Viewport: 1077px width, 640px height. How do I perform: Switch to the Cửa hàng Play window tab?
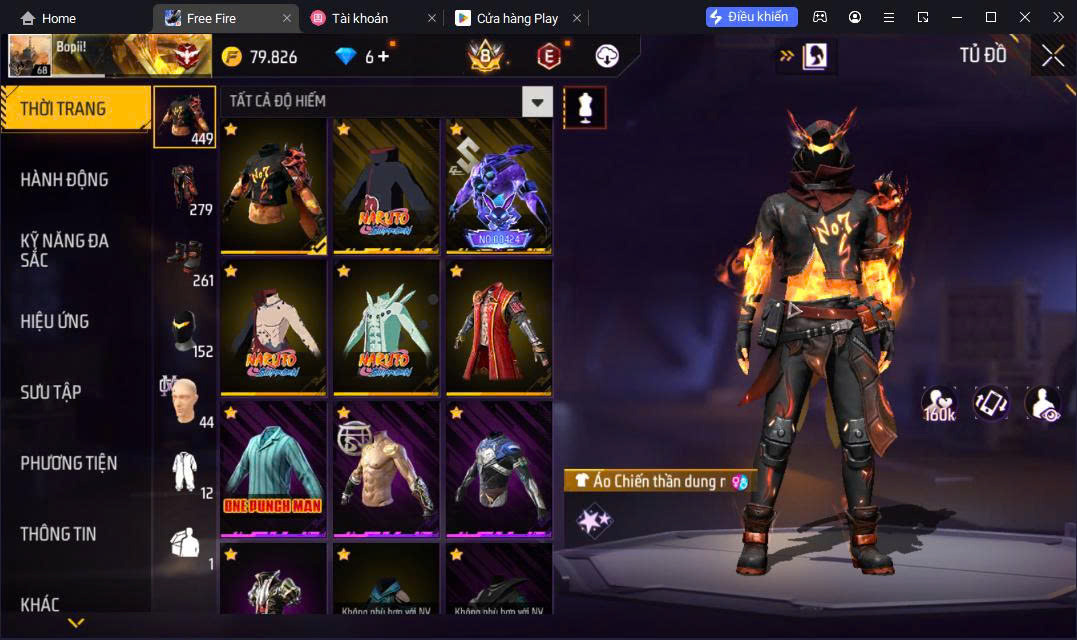tap(517, 18)
